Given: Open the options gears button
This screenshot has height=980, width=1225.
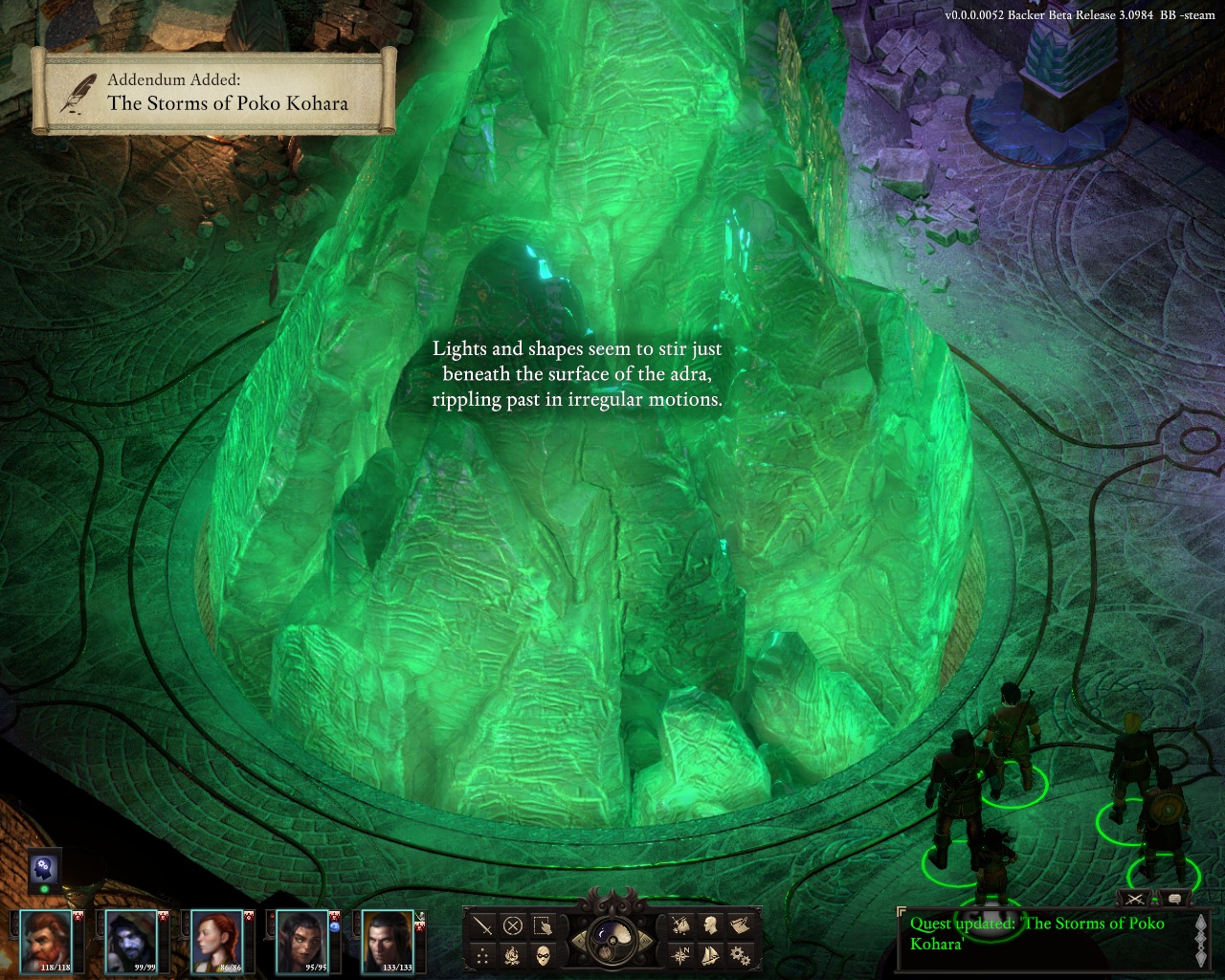Looking at the screenshot, I should [740, 954].
